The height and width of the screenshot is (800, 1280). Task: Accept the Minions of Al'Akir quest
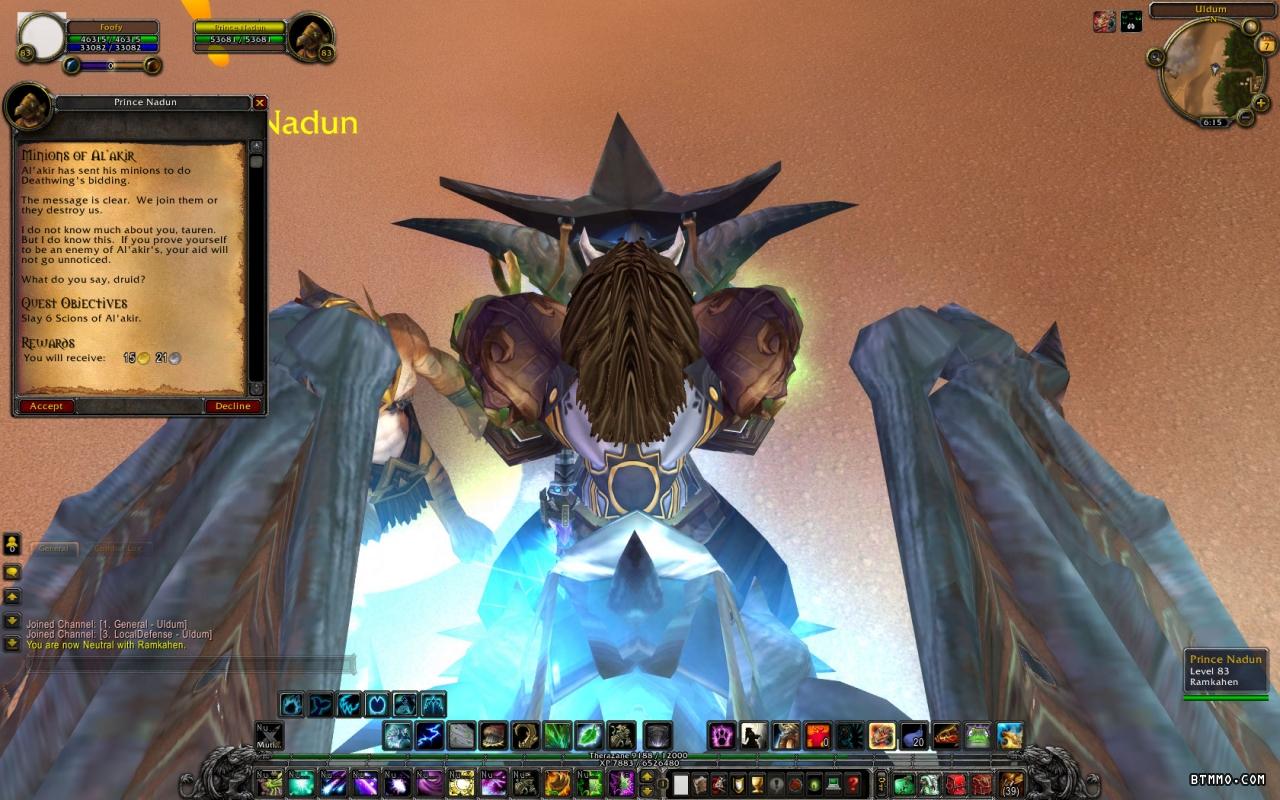(x=46, y=406)
